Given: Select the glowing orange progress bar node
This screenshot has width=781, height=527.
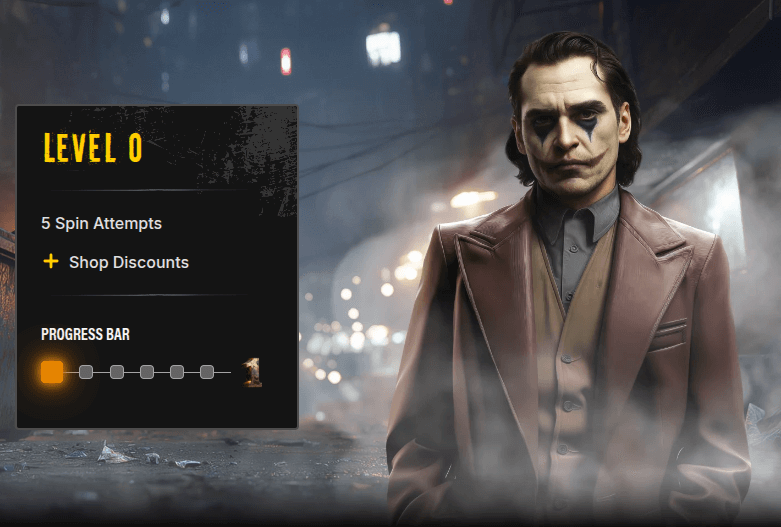Looking at the screenshot, I should click(52, 373).
